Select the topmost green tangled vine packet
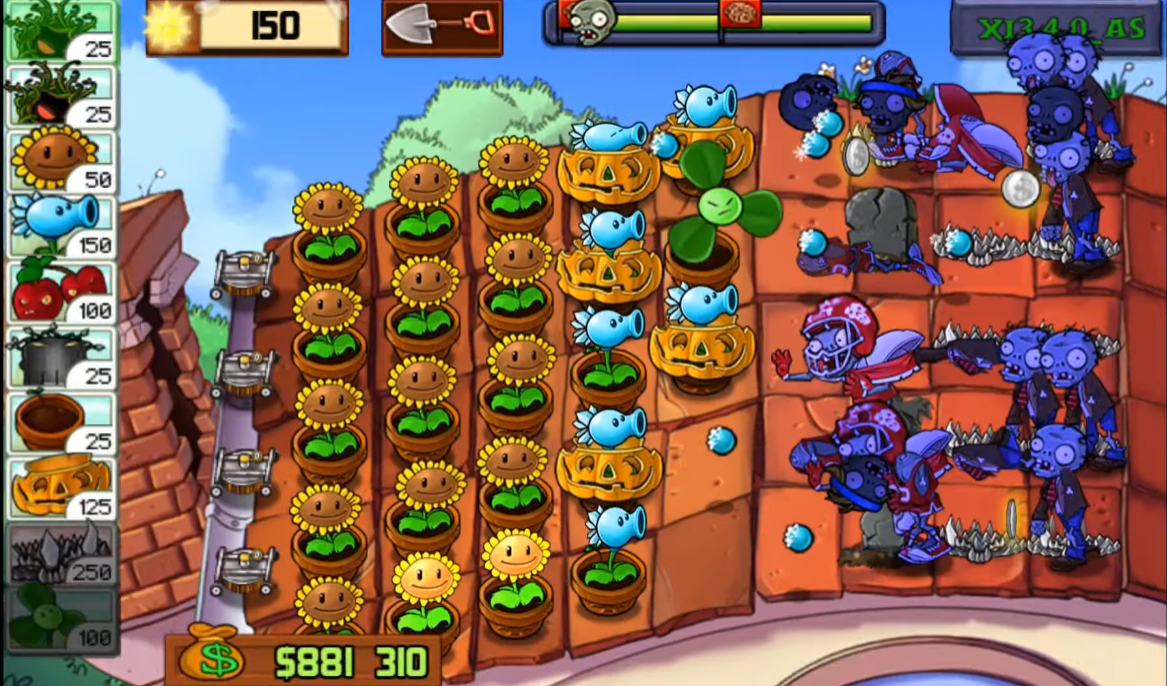The image size is (1167, 686). [x=62, y=30]
